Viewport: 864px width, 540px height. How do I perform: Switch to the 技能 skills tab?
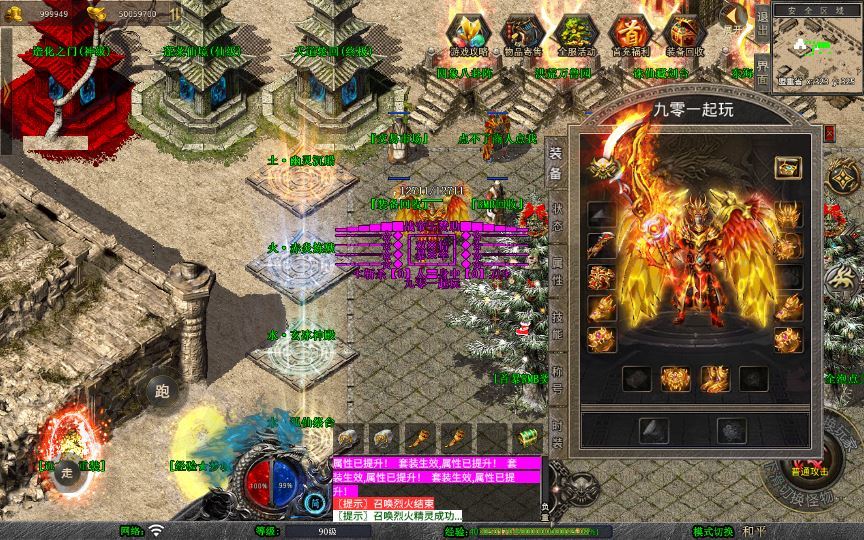click(x=556, y=327)
